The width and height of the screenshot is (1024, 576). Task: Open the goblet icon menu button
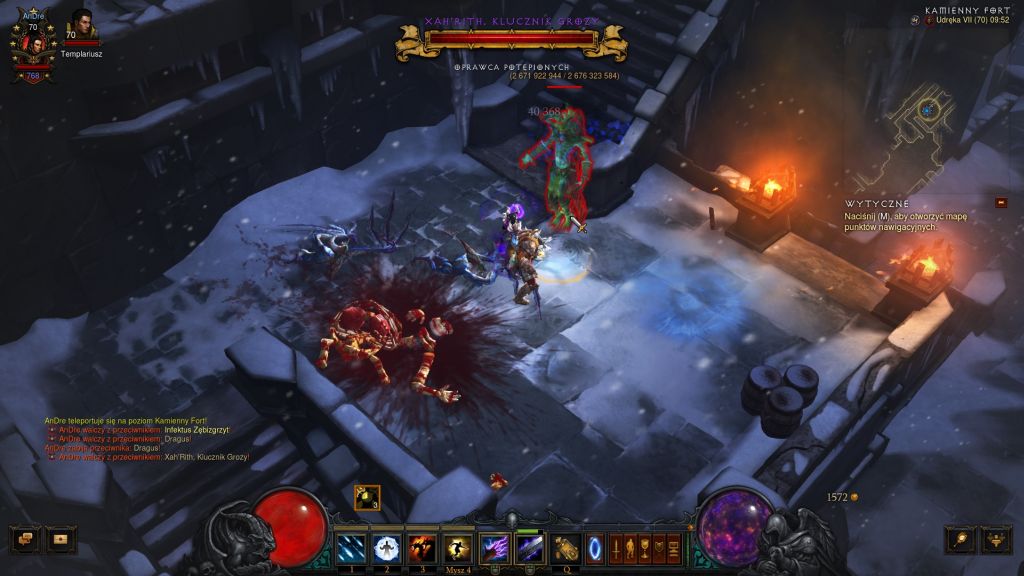[x=645, y=548]
